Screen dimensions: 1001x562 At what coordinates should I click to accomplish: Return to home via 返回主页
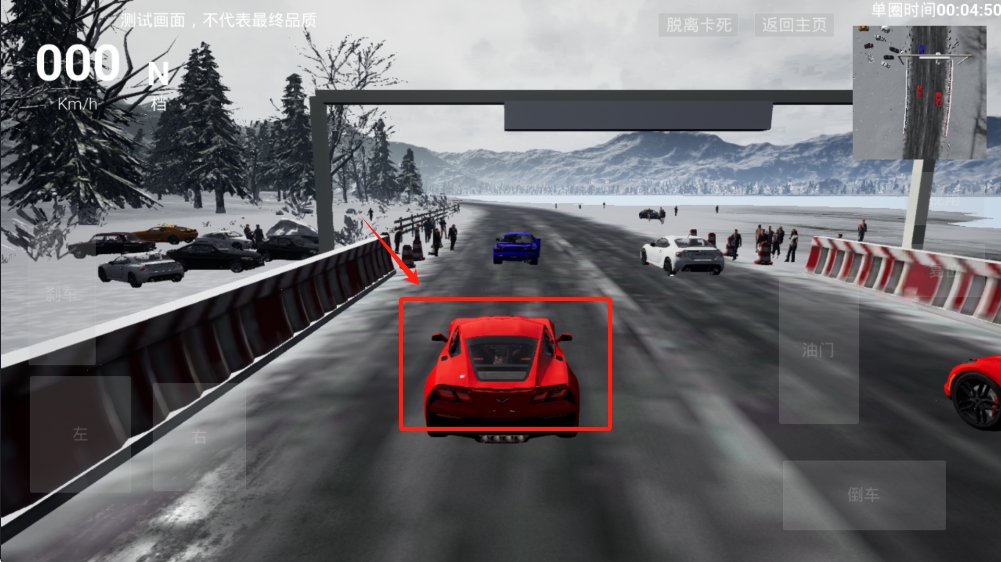[x=794, y=25]
